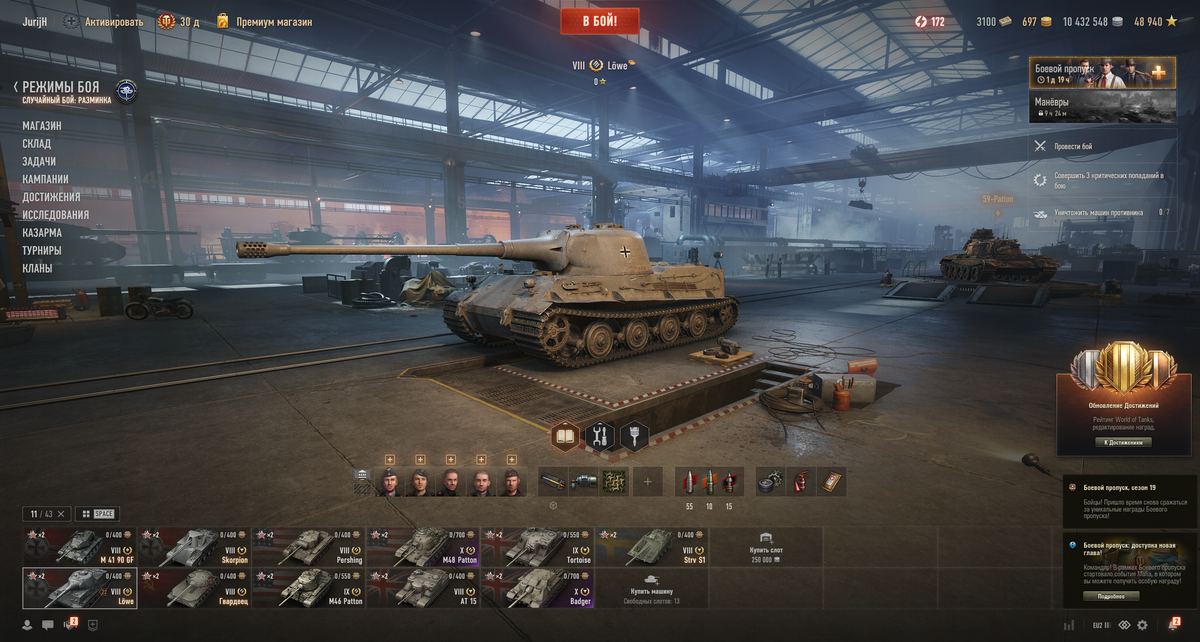Open the wrench and screwdriver equipment tab
The height and width of the screenshot is (642, 1200).
(600, 436)
